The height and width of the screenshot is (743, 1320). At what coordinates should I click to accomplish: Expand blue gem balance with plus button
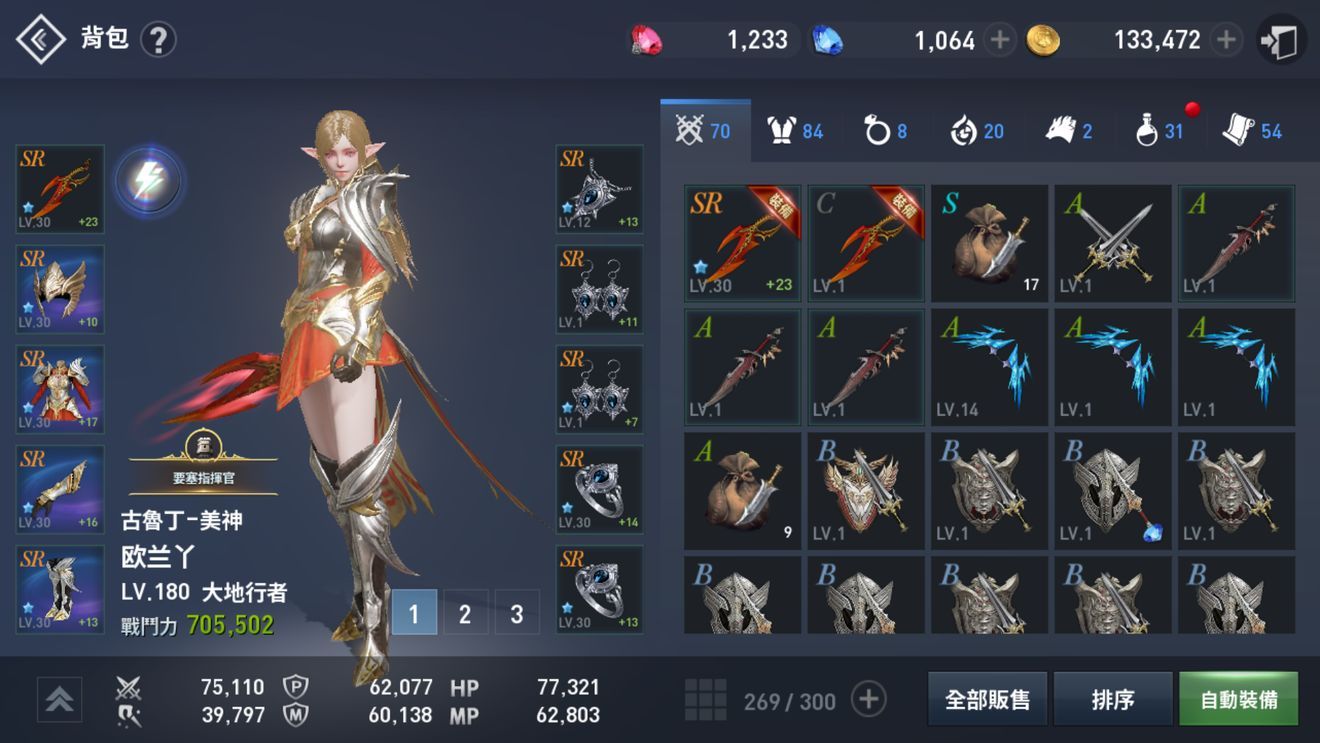pos(1002,38)
